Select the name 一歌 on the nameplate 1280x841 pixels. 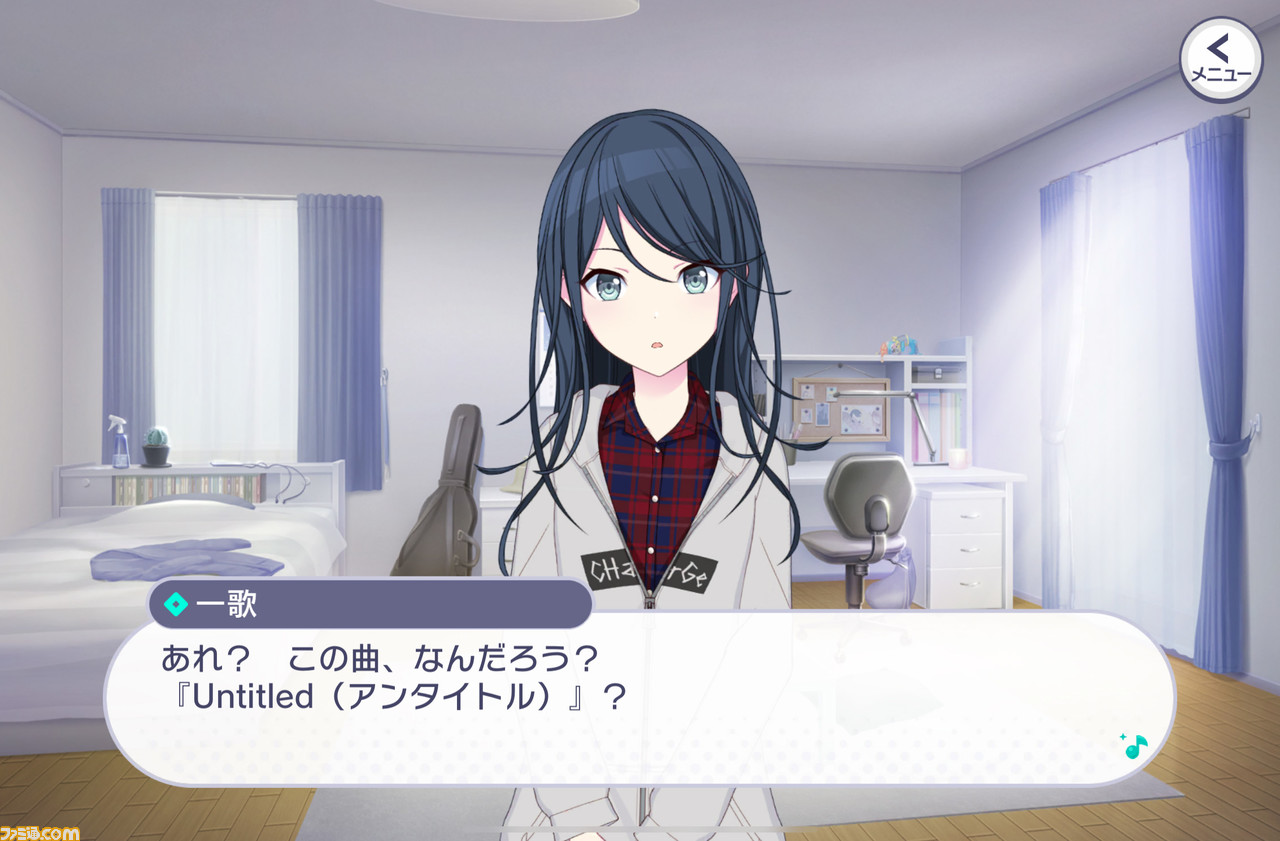[226, 604]
